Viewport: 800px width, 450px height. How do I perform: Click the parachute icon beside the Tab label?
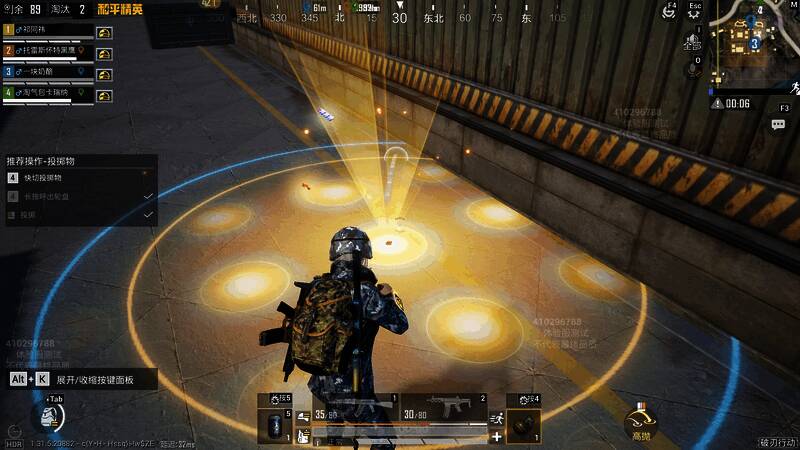[x=48, y=415]
